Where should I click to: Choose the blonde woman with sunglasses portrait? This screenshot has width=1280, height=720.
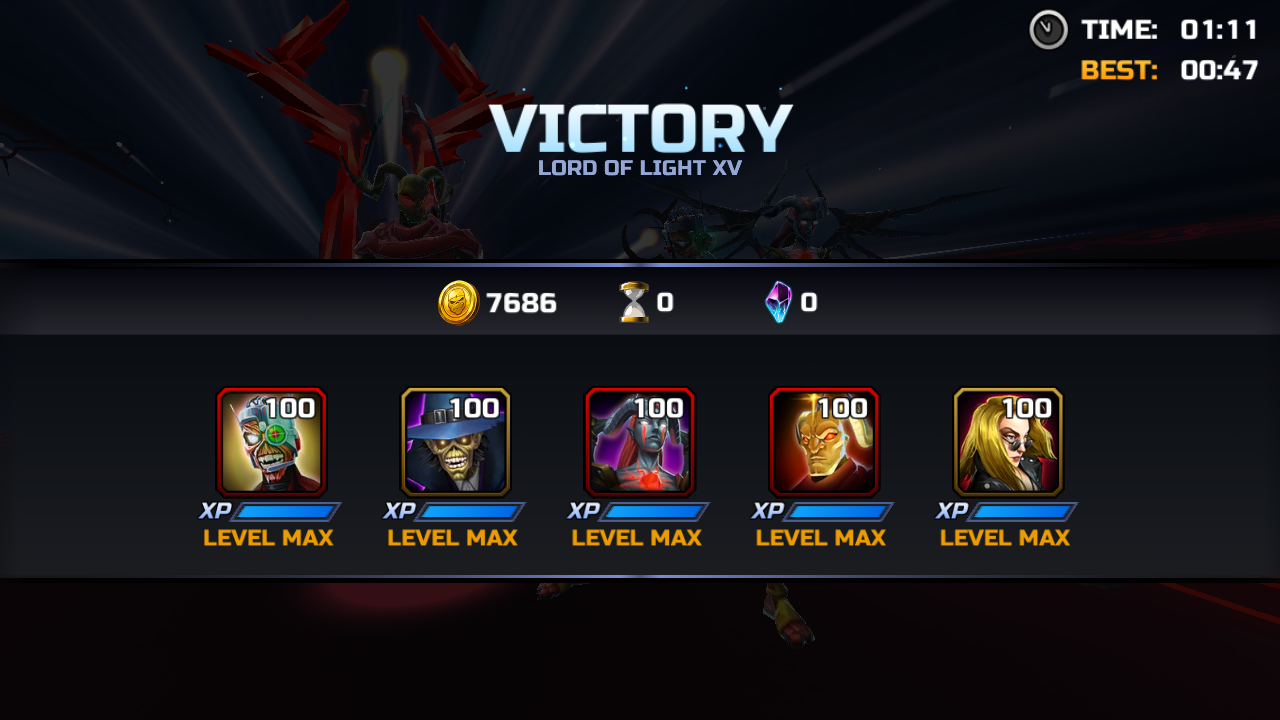point(1008,441)
